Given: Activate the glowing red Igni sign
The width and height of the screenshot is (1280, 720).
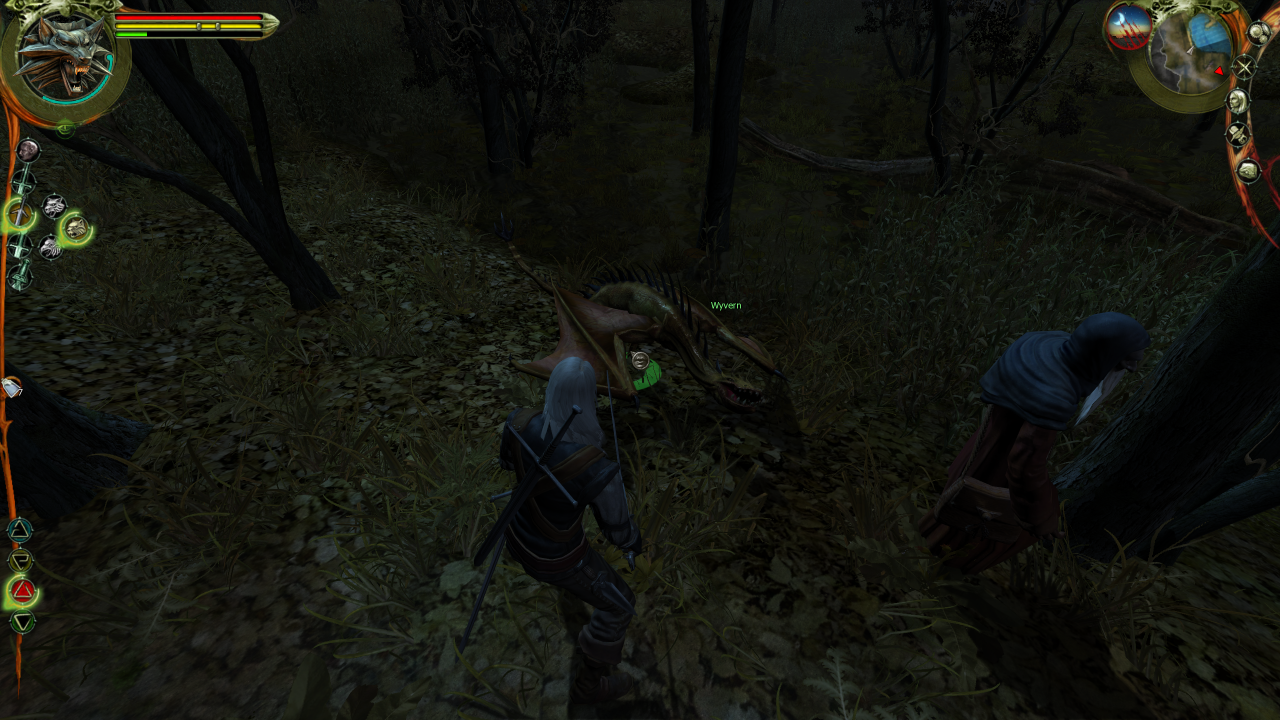Looking at the screenshot, I should point(22,591).
